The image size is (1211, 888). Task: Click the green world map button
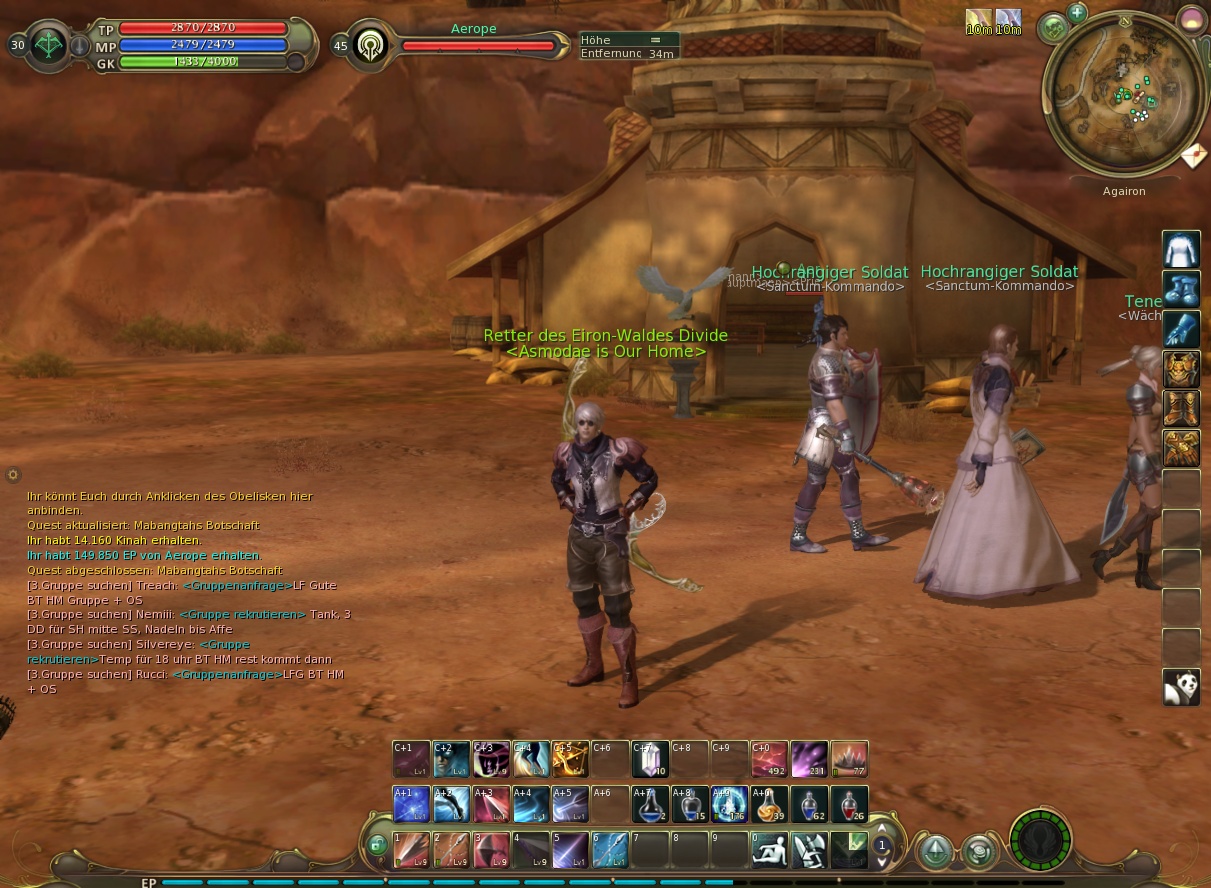click(1053, 29)
